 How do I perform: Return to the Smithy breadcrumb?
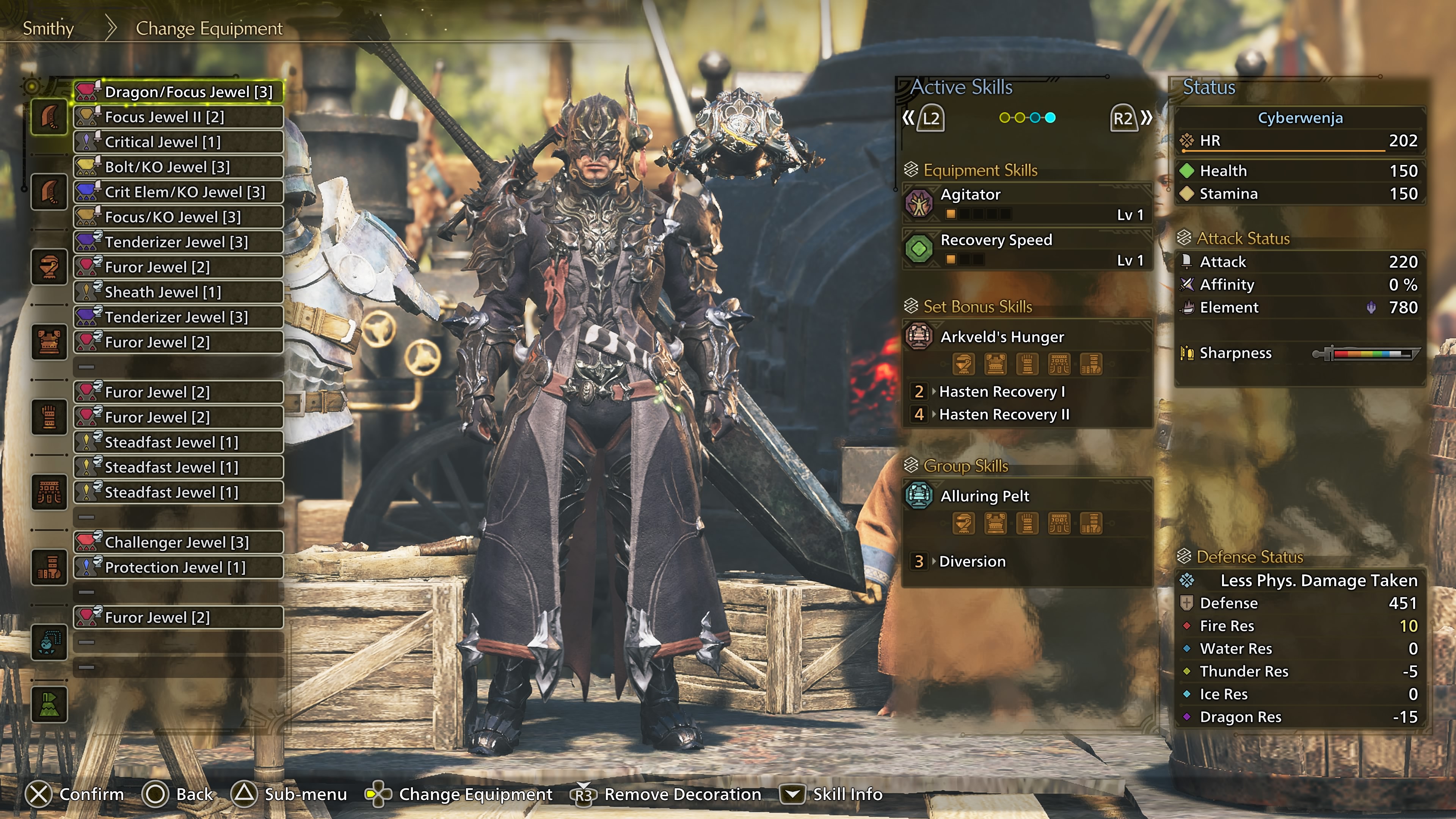pos(48,28)
